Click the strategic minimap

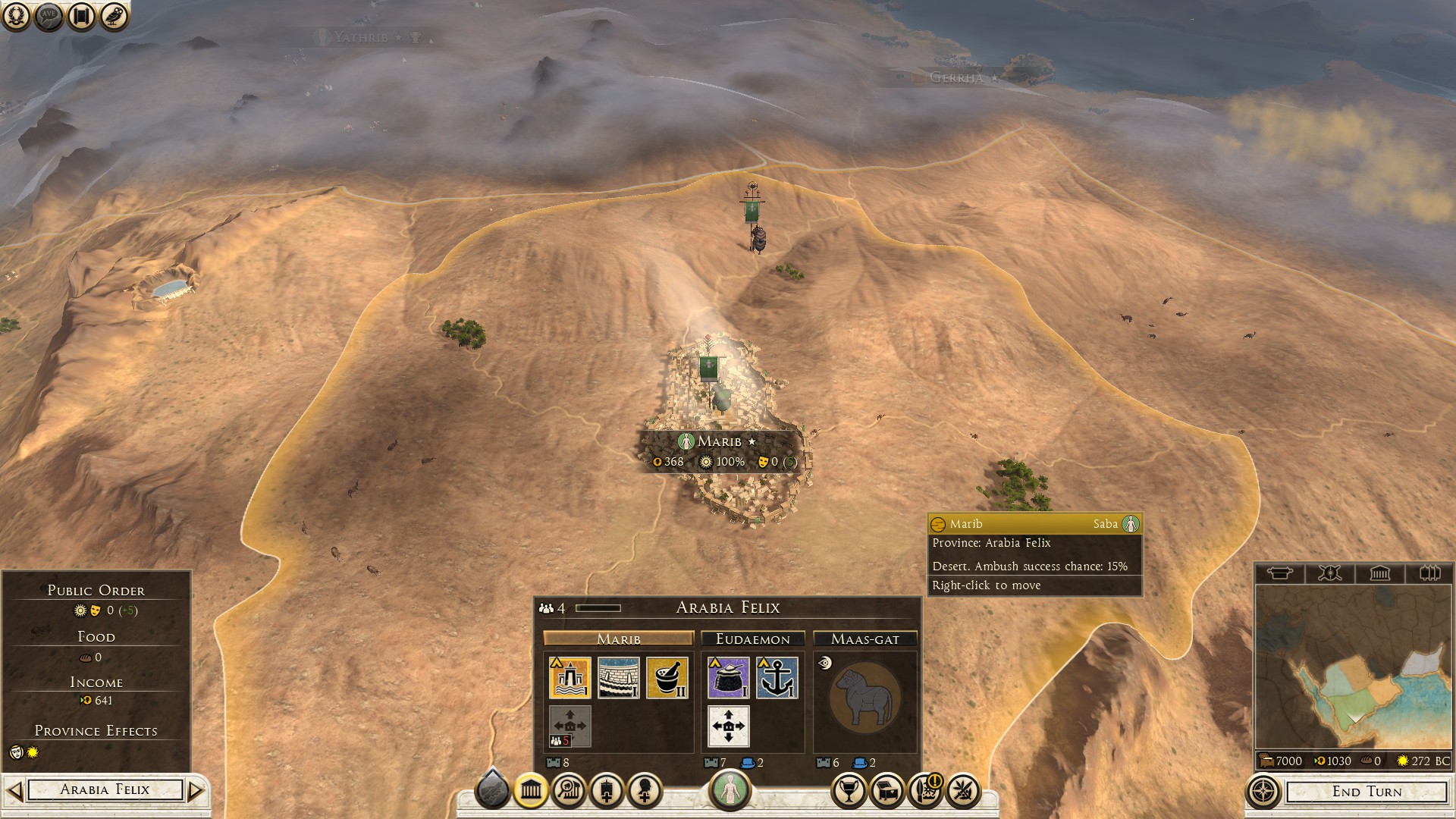pos(1354,667)
